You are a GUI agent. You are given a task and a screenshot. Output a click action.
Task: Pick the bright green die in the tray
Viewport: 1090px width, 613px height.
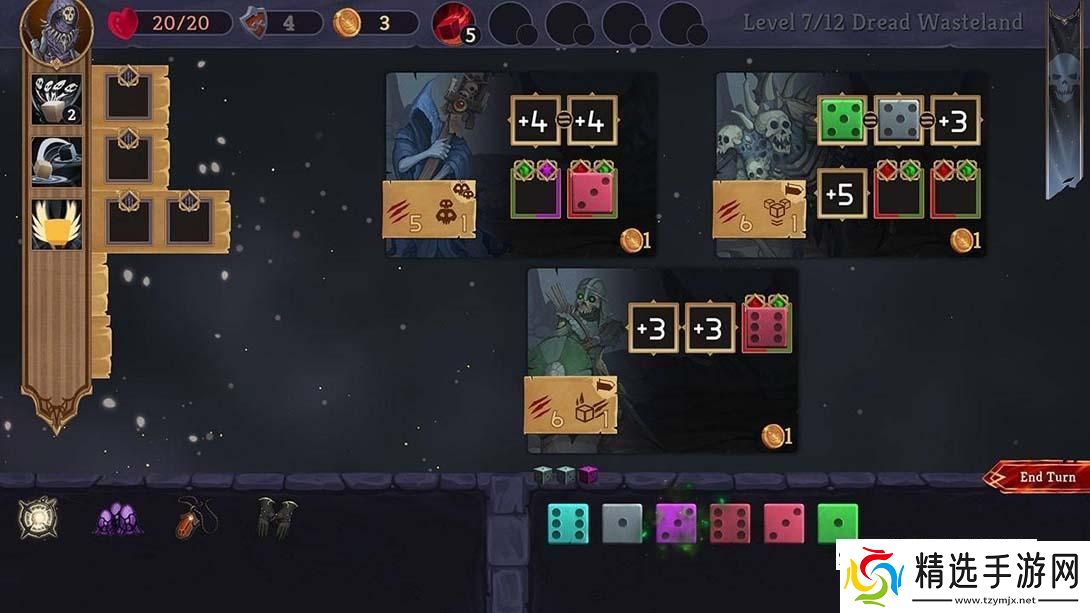coord(838,523)
